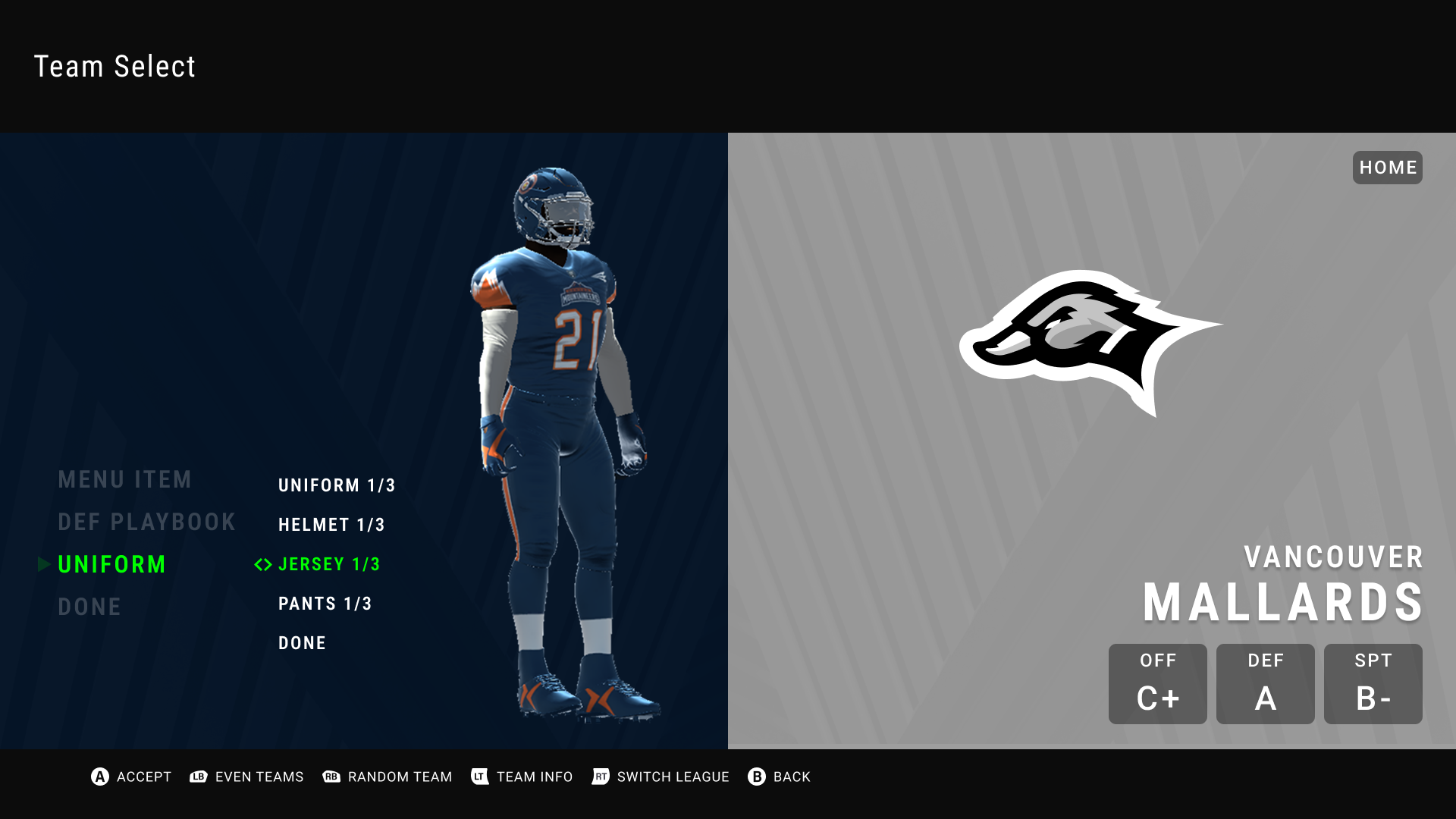This screenshot has height=819, width=1456.
Task: Click the left arrow on JERSEY 1/3
Action: click(x=260, y=564)
